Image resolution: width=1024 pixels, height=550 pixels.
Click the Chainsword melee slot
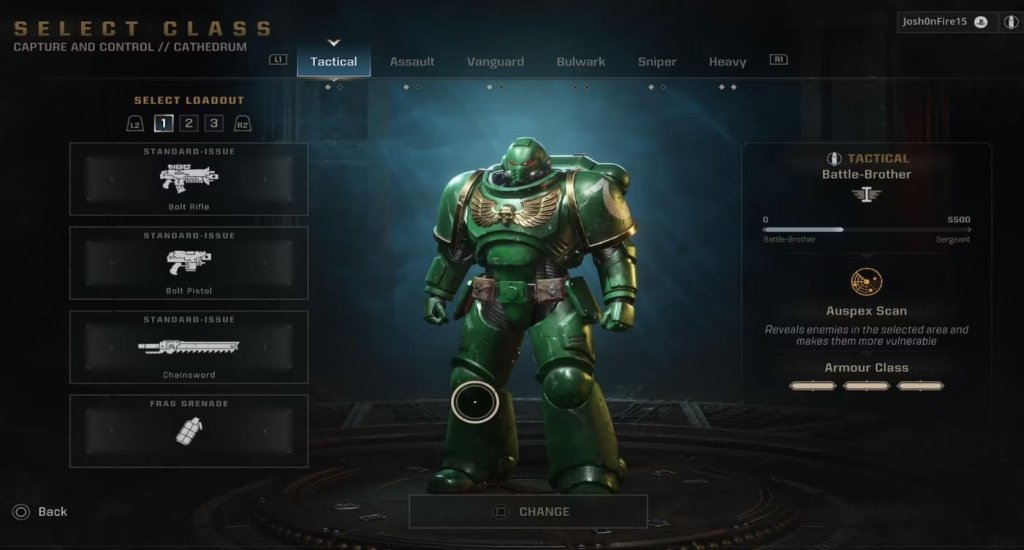[x=189, y=347]
